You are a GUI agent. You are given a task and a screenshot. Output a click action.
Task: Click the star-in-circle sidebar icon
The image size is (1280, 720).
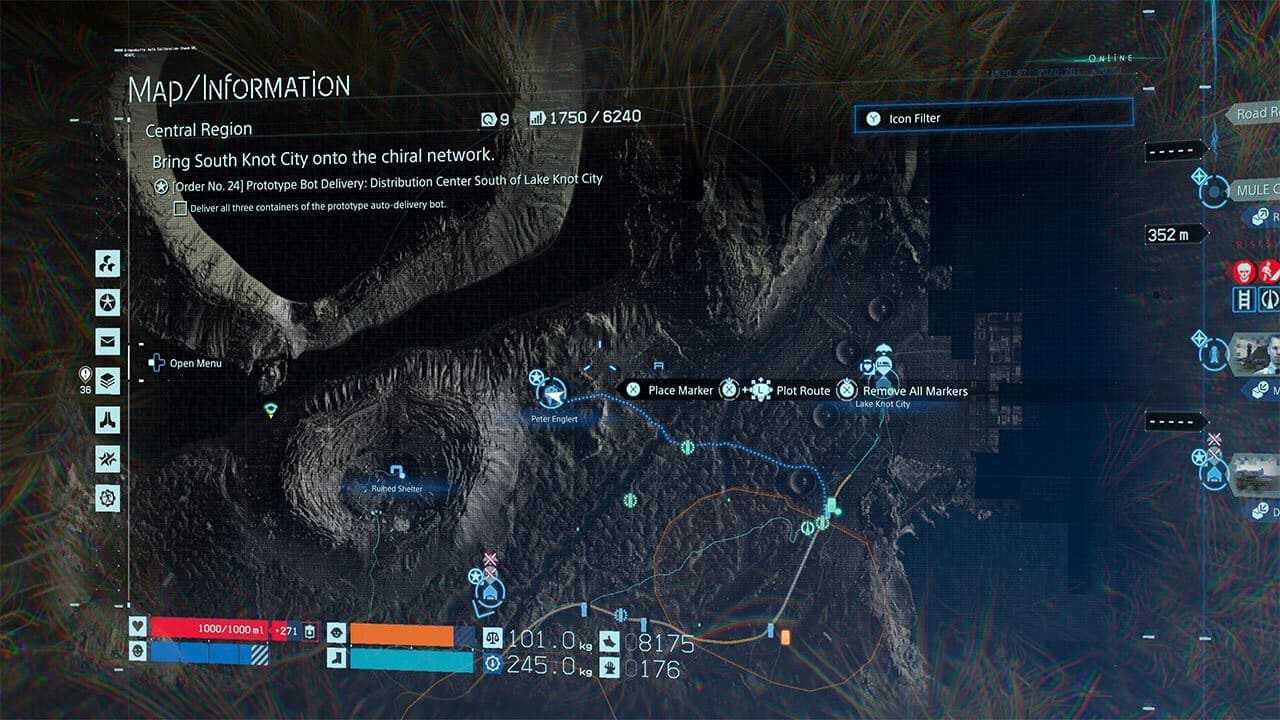pyautogui.click(x=108, y=302)
